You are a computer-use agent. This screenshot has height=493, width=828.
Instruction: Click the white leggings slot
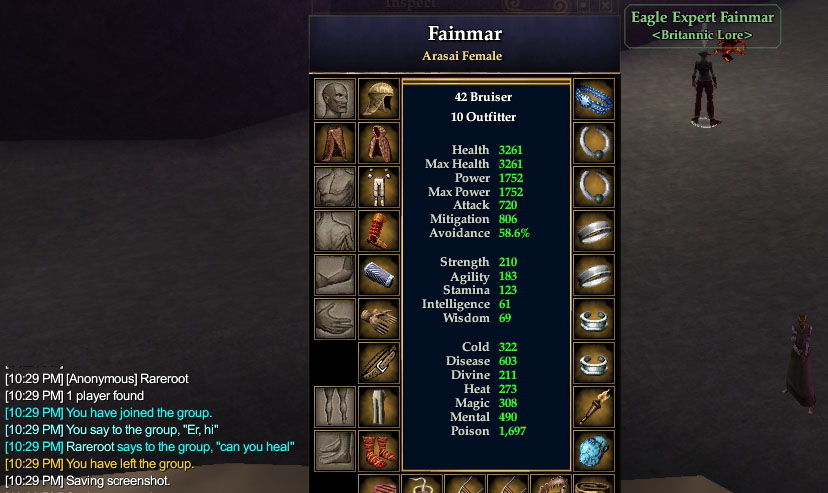coord(379,406)
